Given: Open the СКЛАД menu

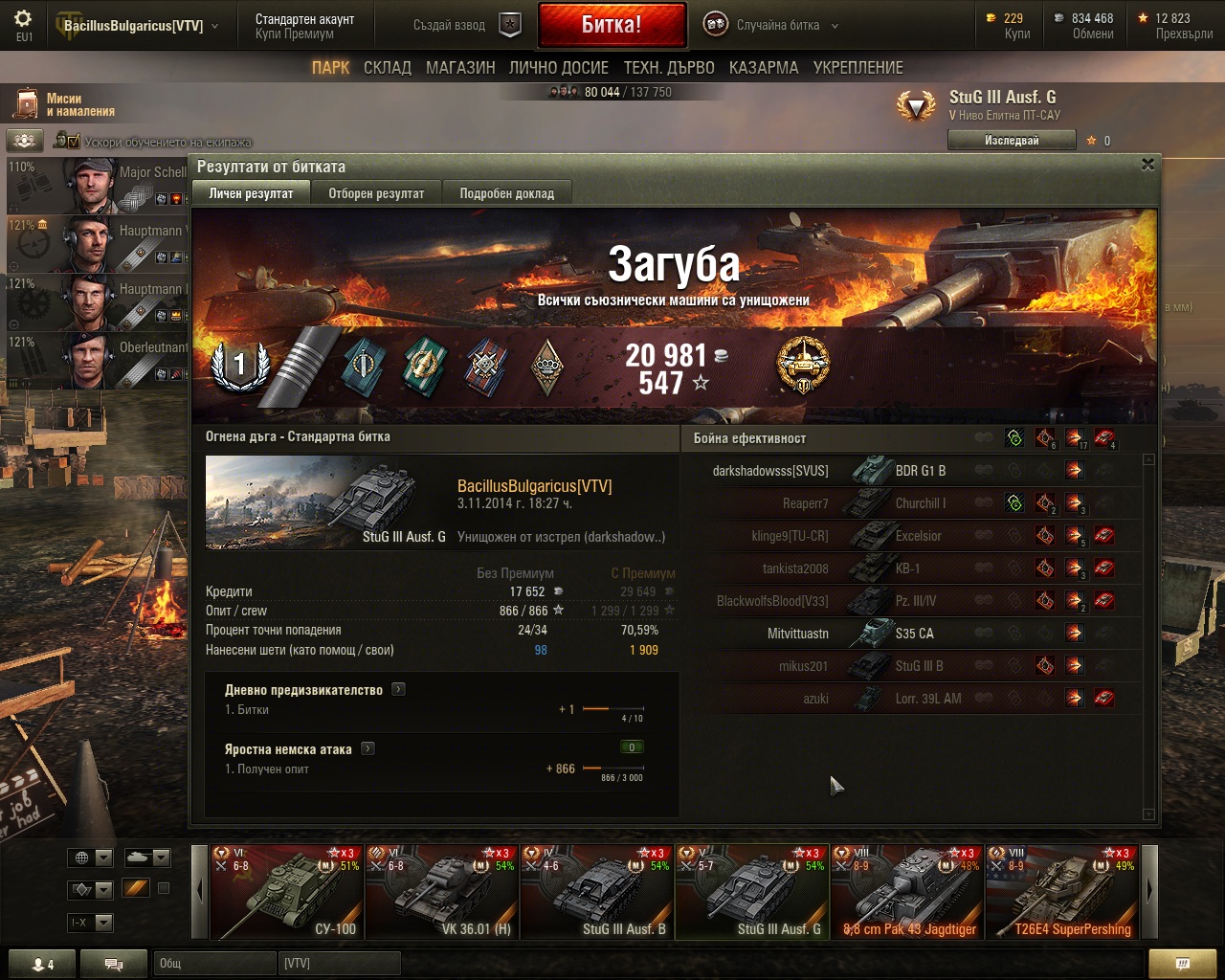Looking at the screenshot, I should click(x=387, y=68).
